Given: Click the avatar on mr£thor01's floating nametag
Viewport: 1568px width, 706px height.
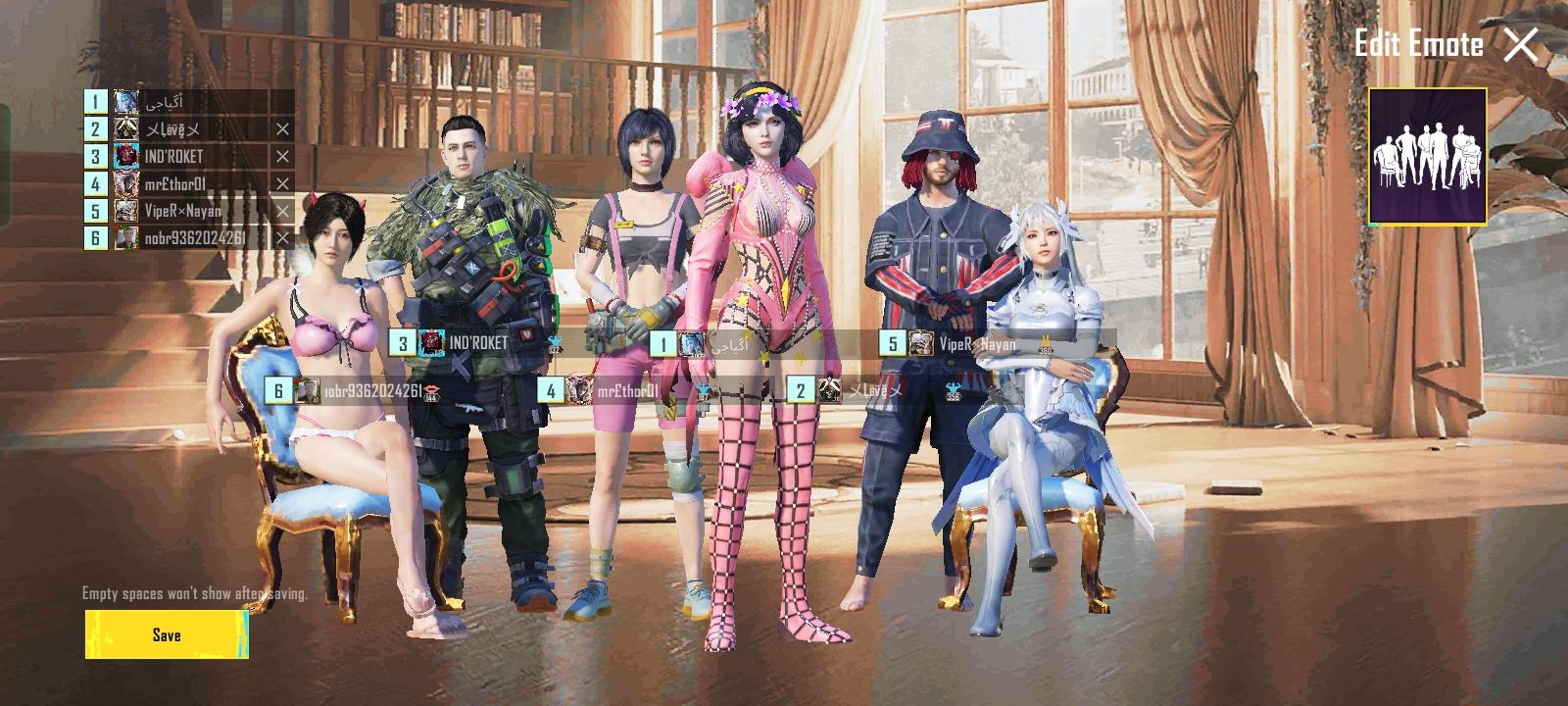Looking at the screenshot, I should (x=579, y=391).
